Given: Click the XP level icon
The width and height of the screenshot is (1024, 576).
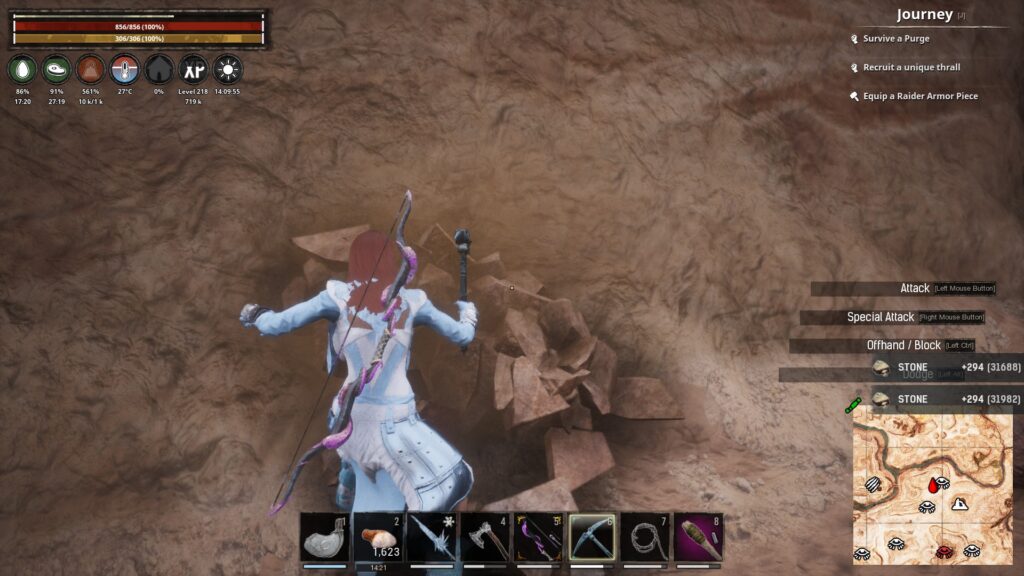Looking at the screenshot, I should tap(192, 69).
